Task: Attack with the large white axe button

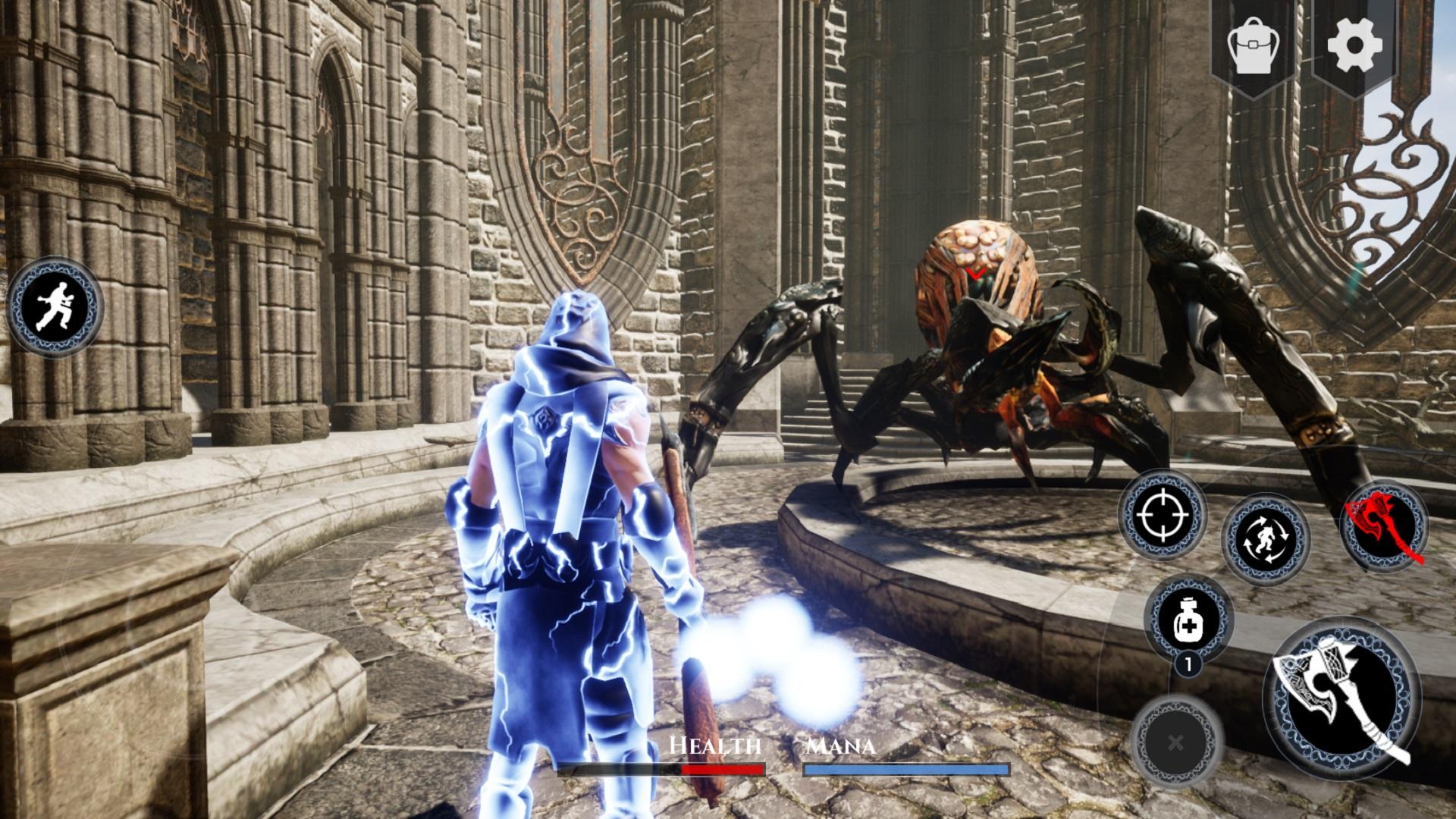Action: pyautogui.click(x=1341, y=695)
